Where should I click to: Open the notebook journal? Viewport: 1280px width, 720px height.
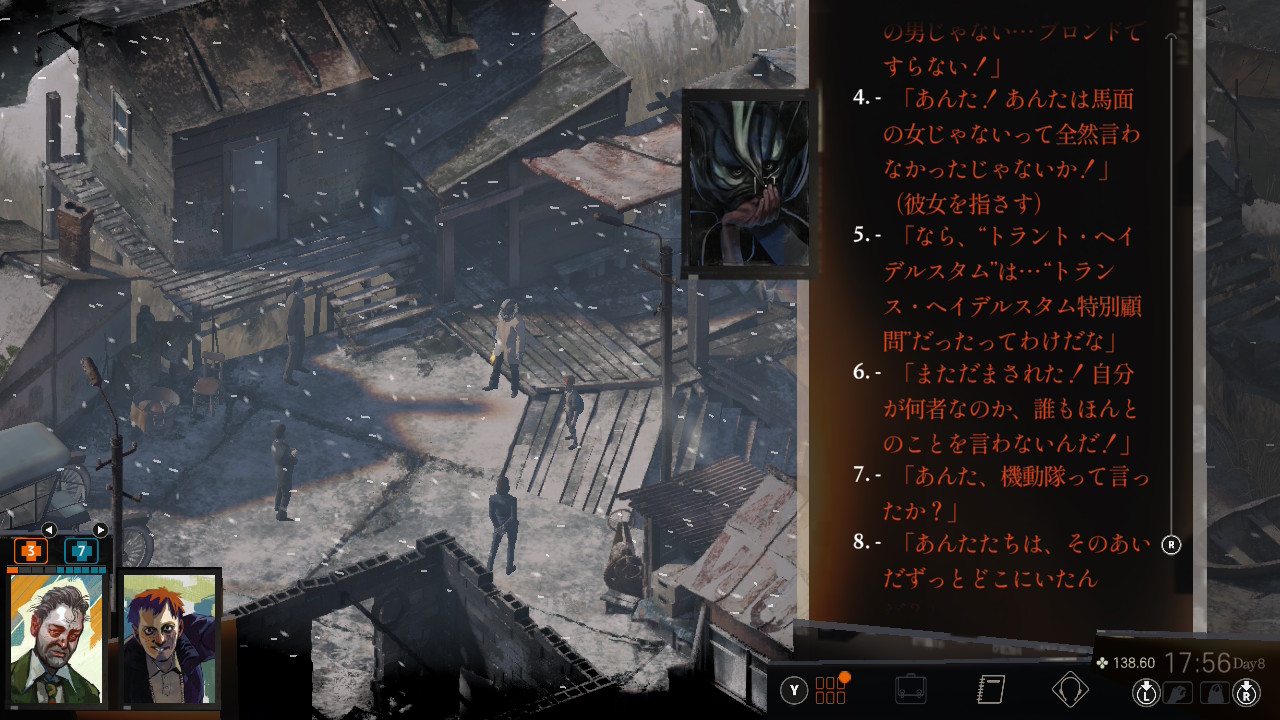point(990,690)
